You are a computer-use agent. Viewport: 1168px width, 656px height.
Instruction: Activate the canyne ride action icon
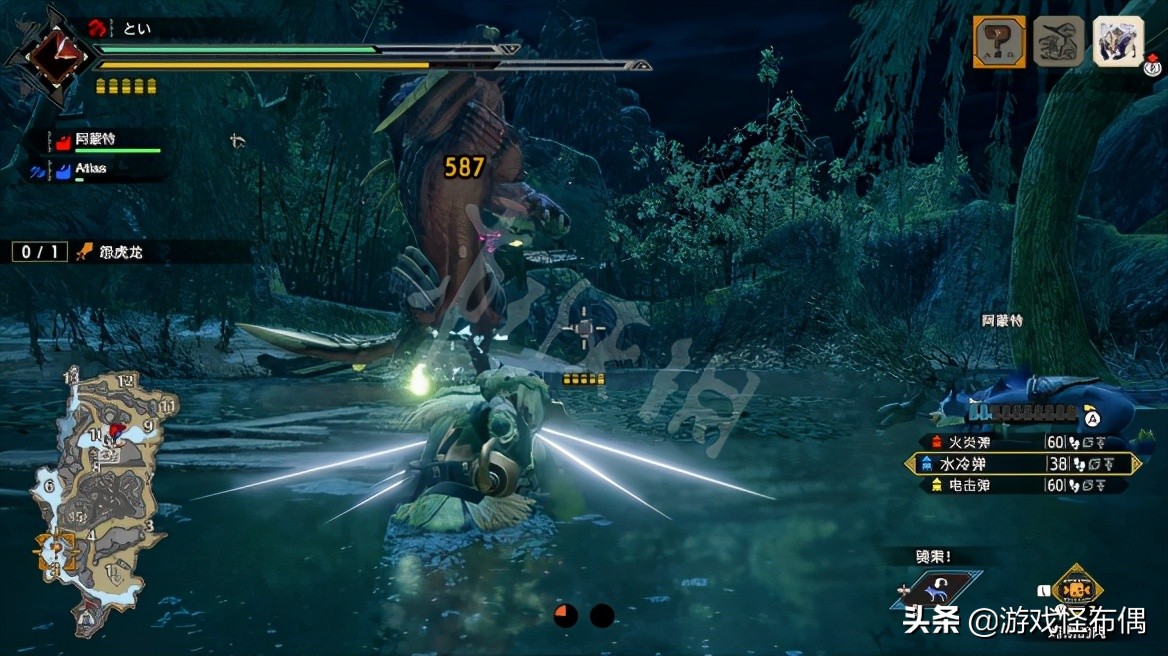(936, 590)
